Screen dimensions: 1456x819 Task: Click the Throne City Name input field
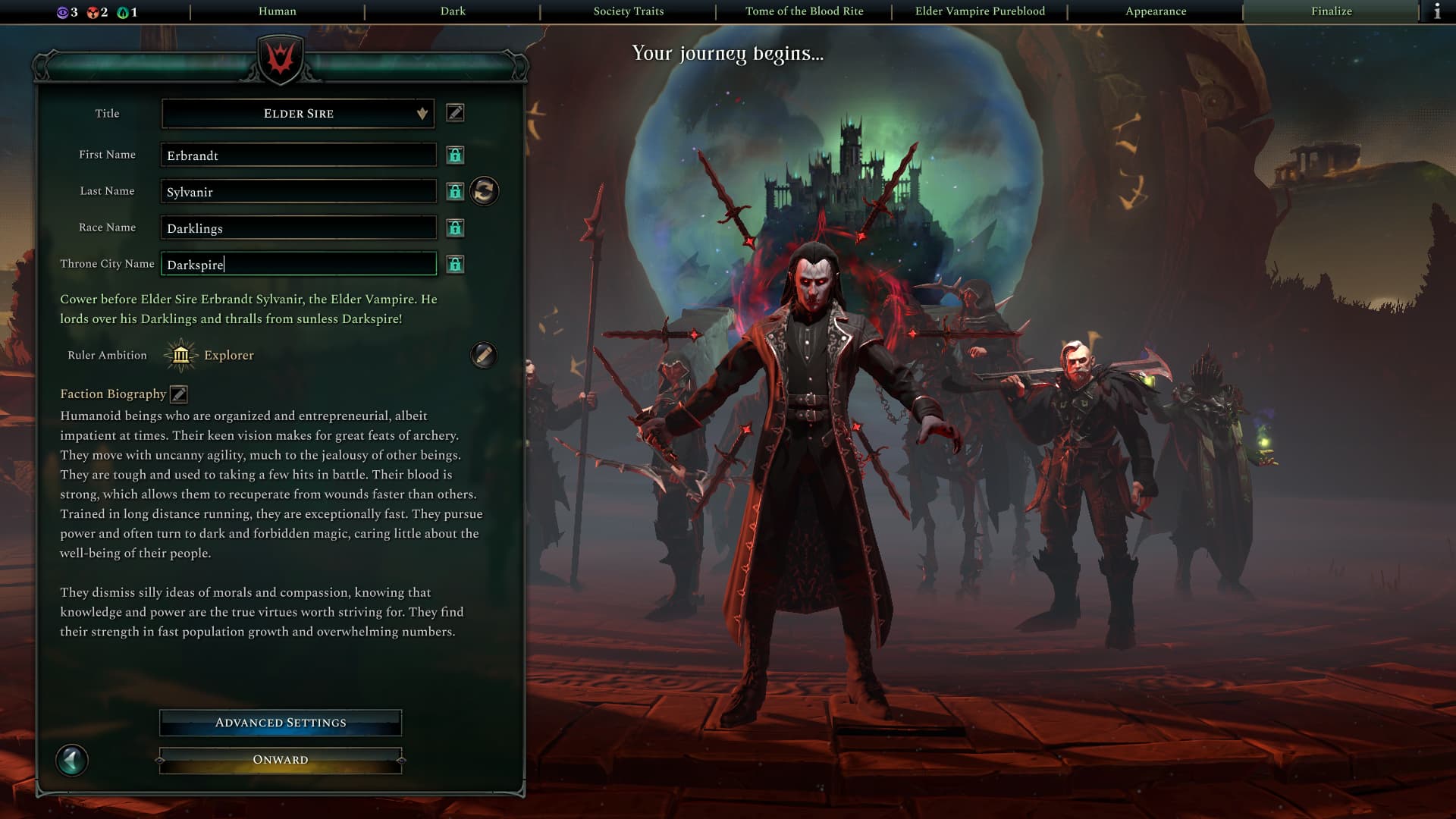pyautogui.click(x=298, y=264)
